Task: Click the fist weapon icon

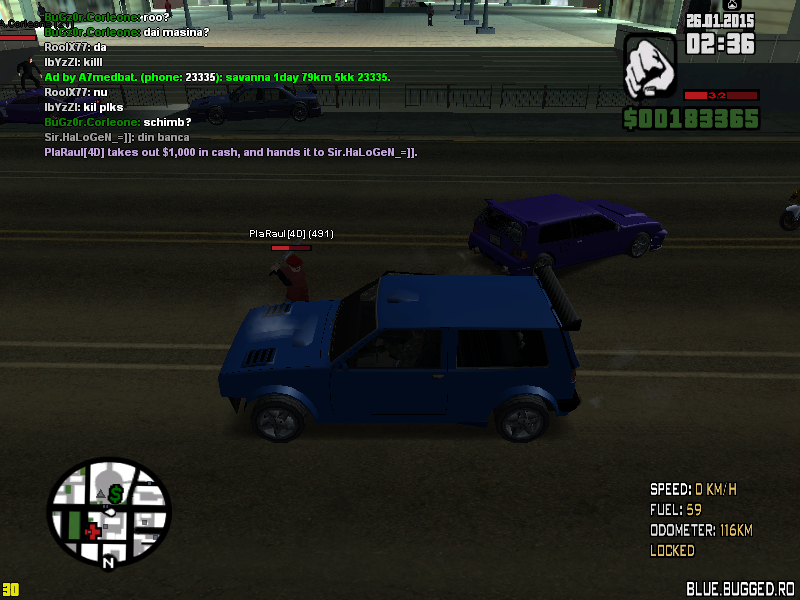Action: pyautogui.click(x=651, y=68)
